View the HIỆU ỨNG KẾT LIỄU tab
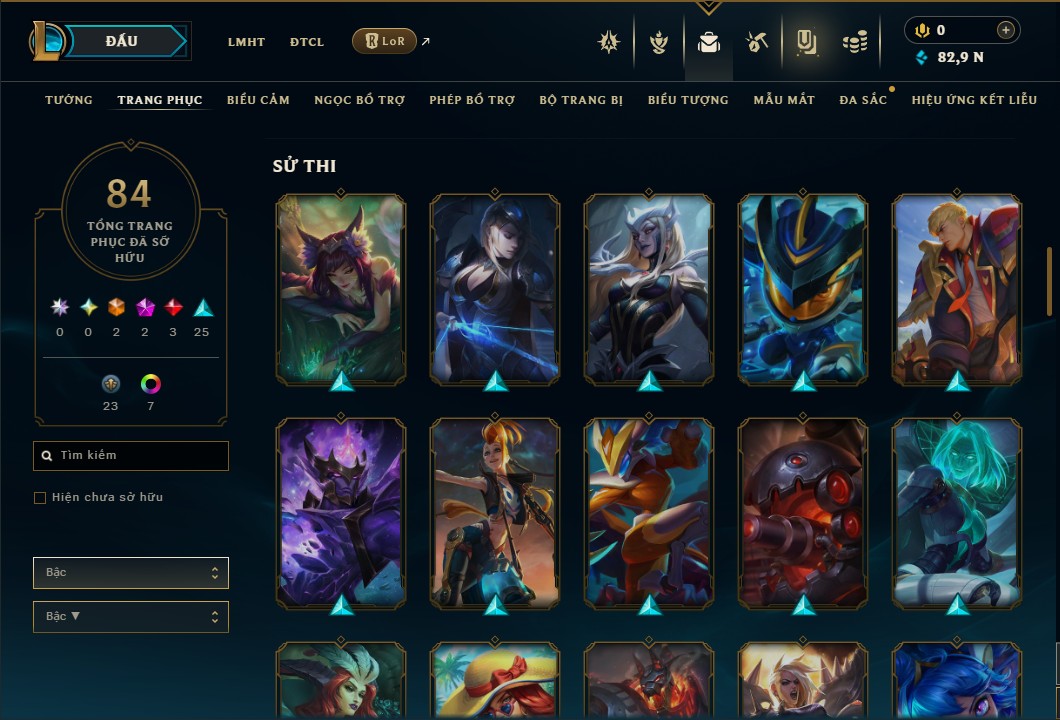Image resolution: width=1060 pixels, height=720 pixels. (x=974, y=100)
